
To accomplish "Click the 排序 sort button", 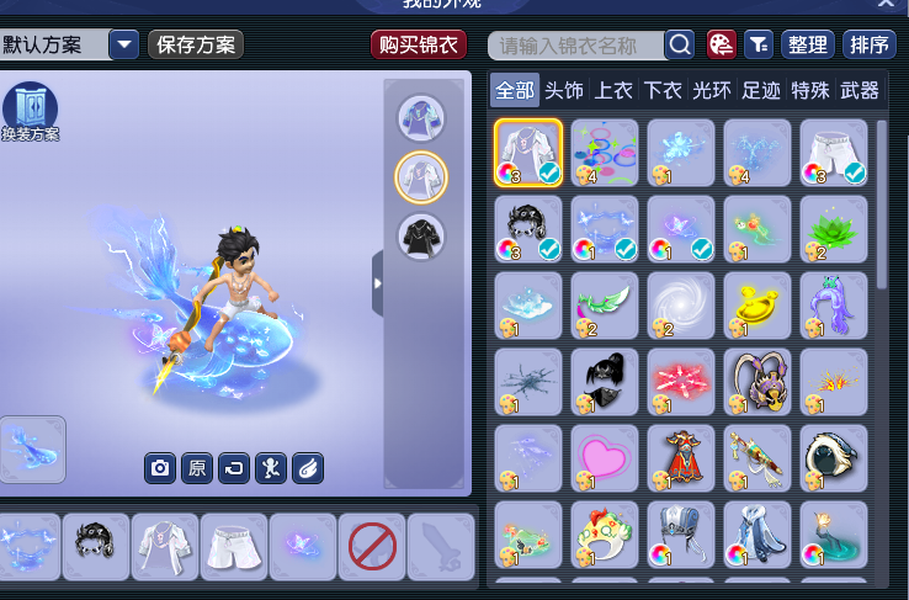I will 868,45.
